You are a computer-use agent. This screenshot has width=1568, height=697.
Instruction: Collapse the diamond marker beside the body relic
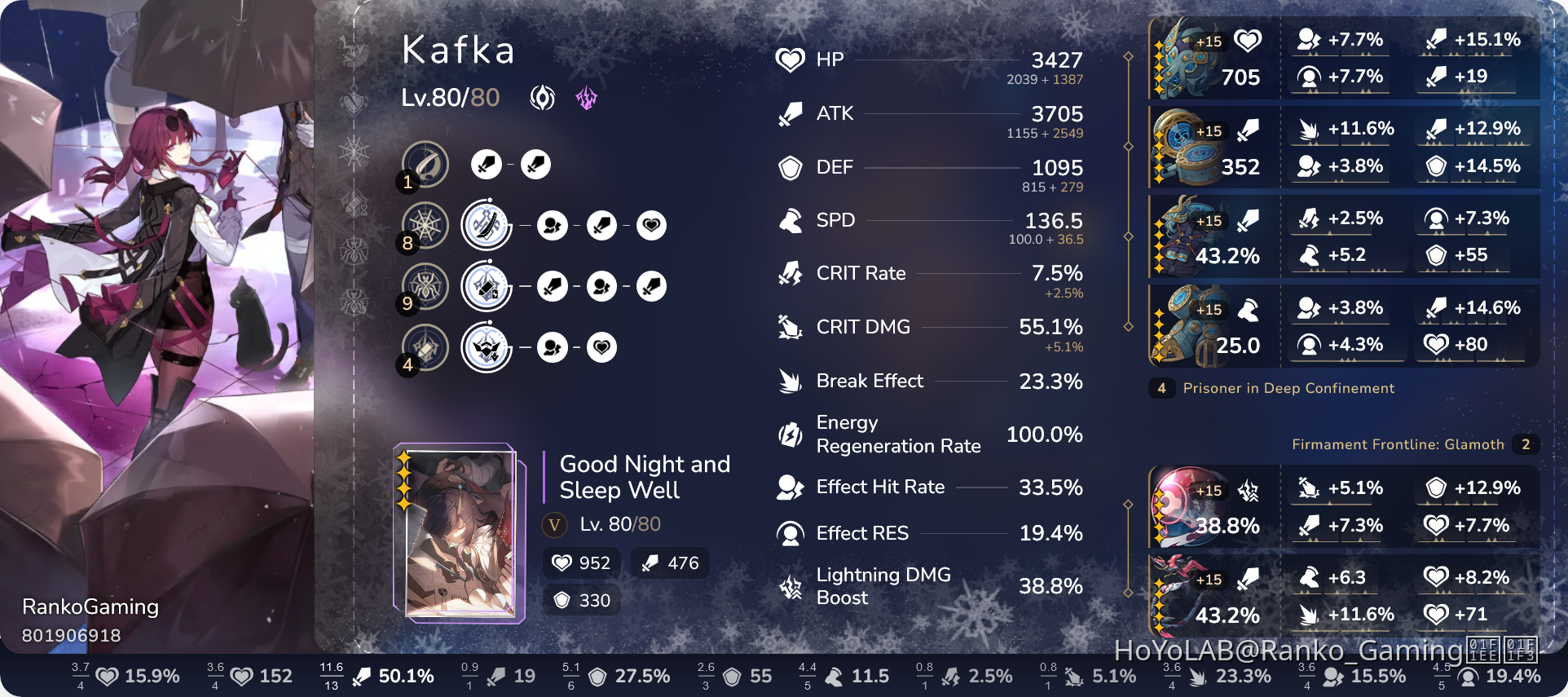(x=1129, y=236)
